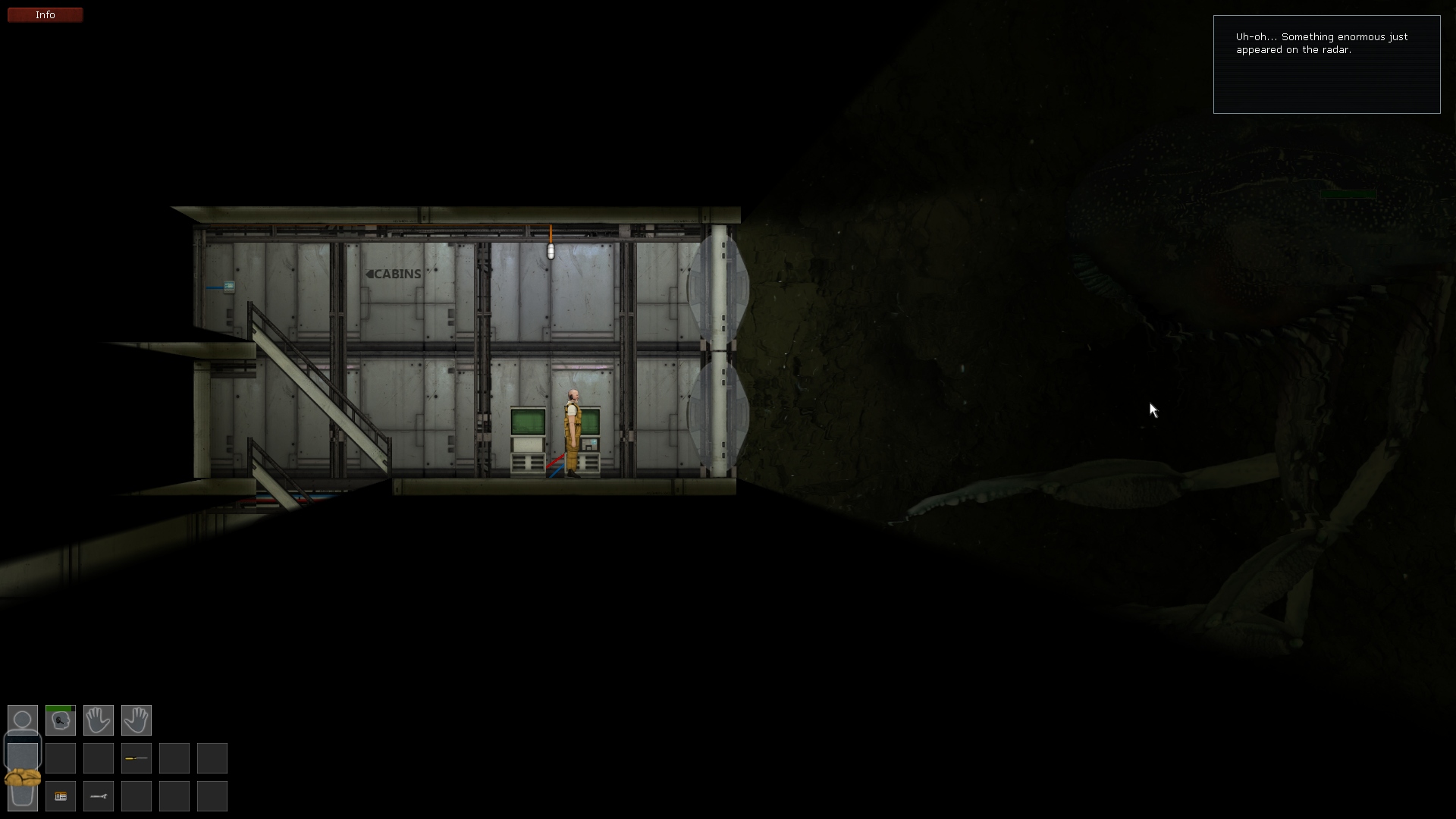Select the wrench in the inventory

click(99, 795)
